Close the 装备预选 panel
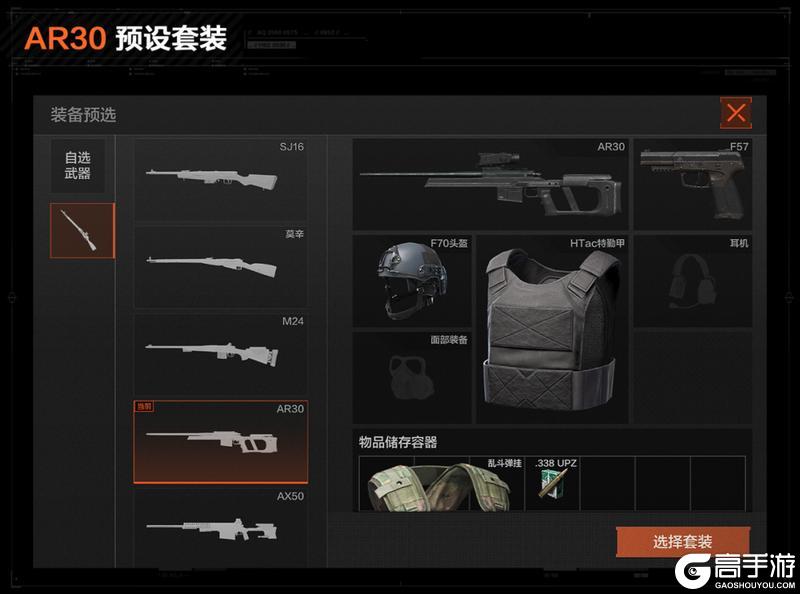The width and height of the screenshot is (800, 594). (736, 113)
